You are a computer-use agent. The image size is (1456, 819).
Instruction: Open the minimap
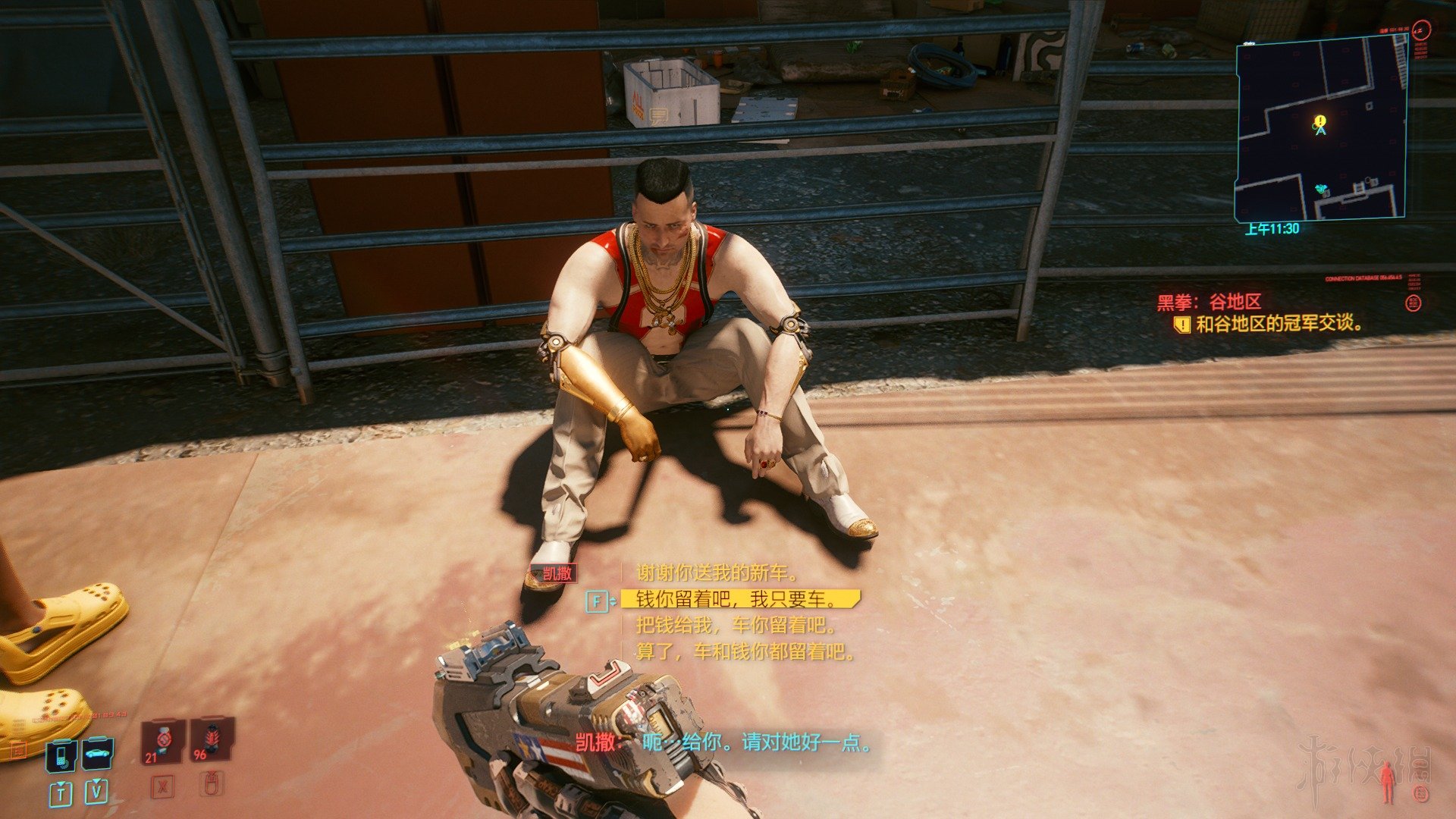pyautogui.click(x=1320, y=127)
